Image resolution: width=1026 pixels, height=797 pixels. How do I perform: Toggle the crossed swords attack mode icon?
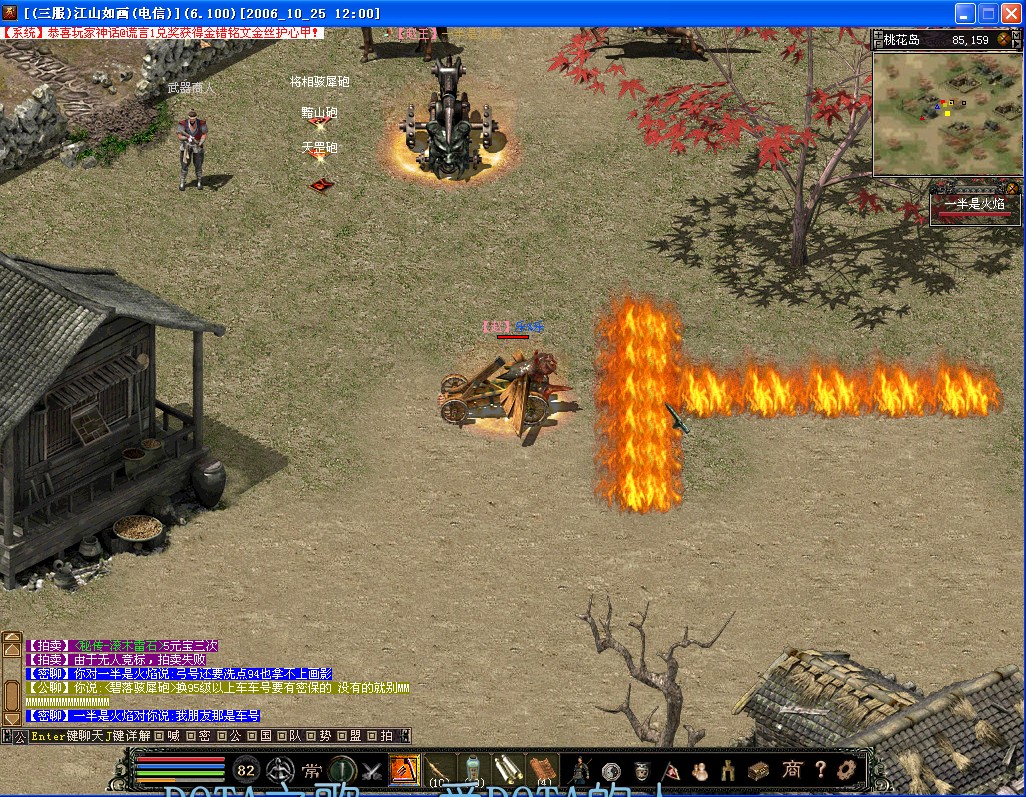(x=372, y=771)
